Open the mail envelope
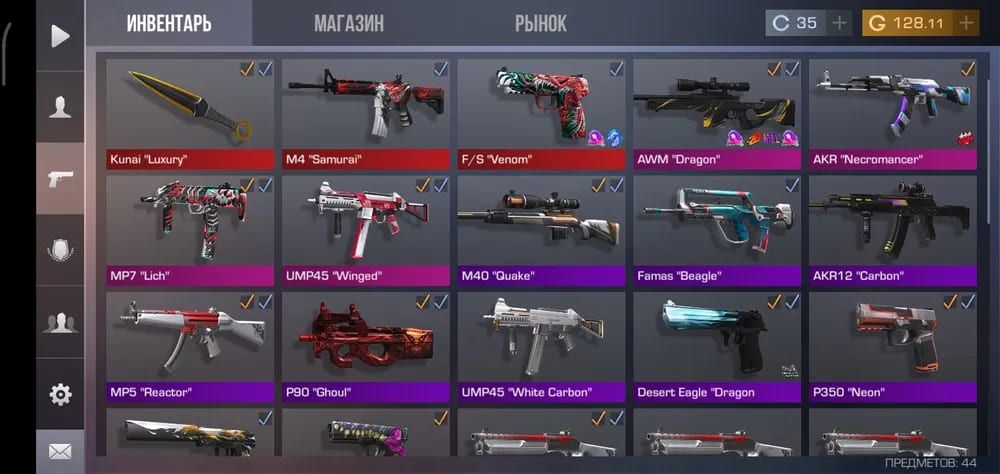1000x474 pixels. pyautogui.click(x=60, y=452)
